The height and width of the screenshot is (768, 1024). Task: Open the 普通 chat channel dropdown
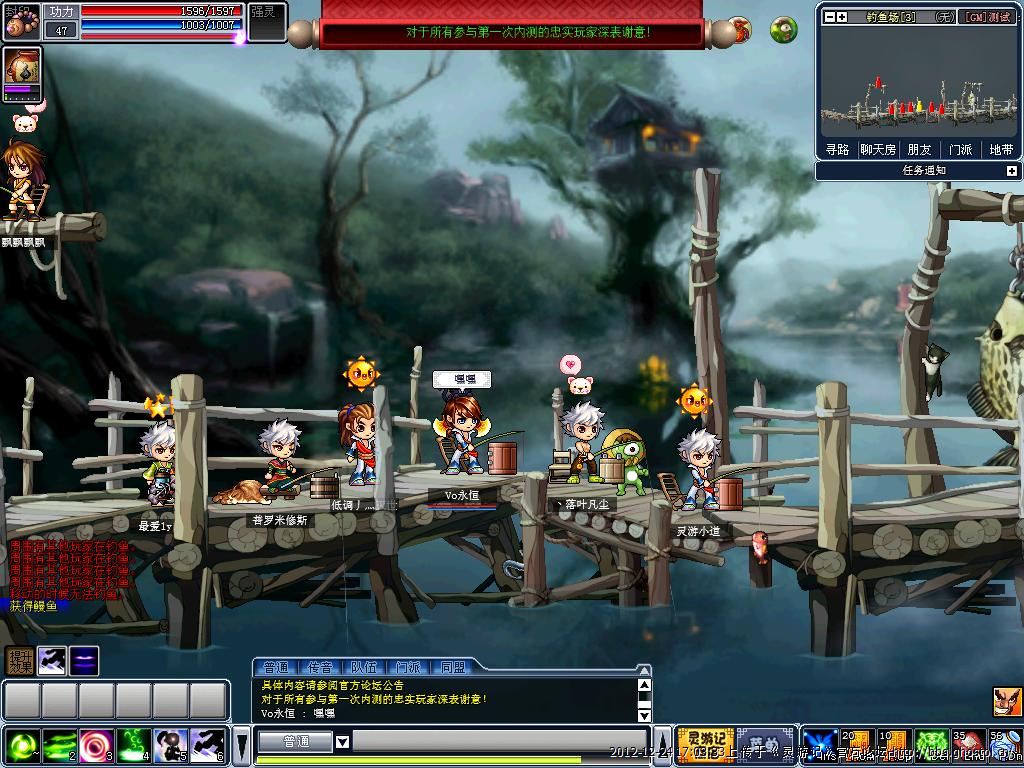point(342,742)
